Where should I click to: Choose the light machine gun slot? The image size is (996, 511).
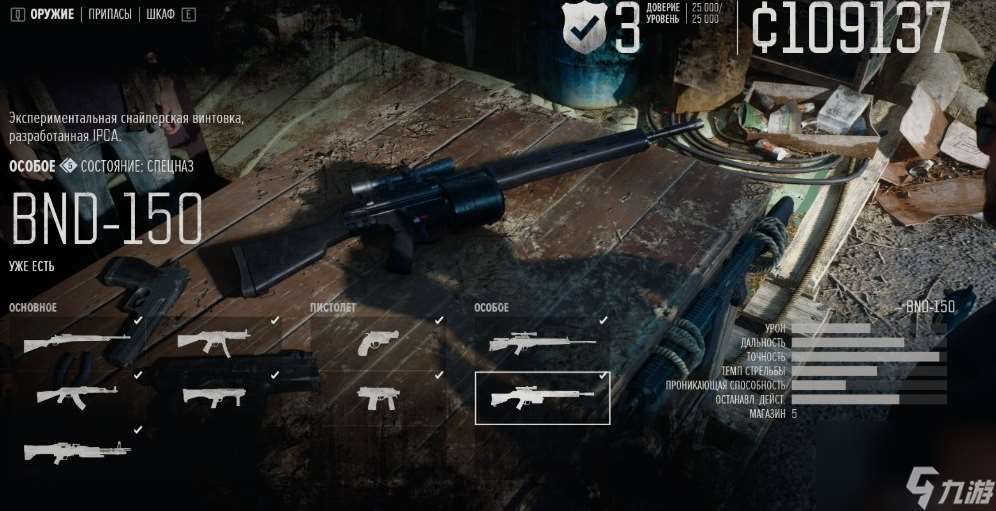(x=76, y=450)
